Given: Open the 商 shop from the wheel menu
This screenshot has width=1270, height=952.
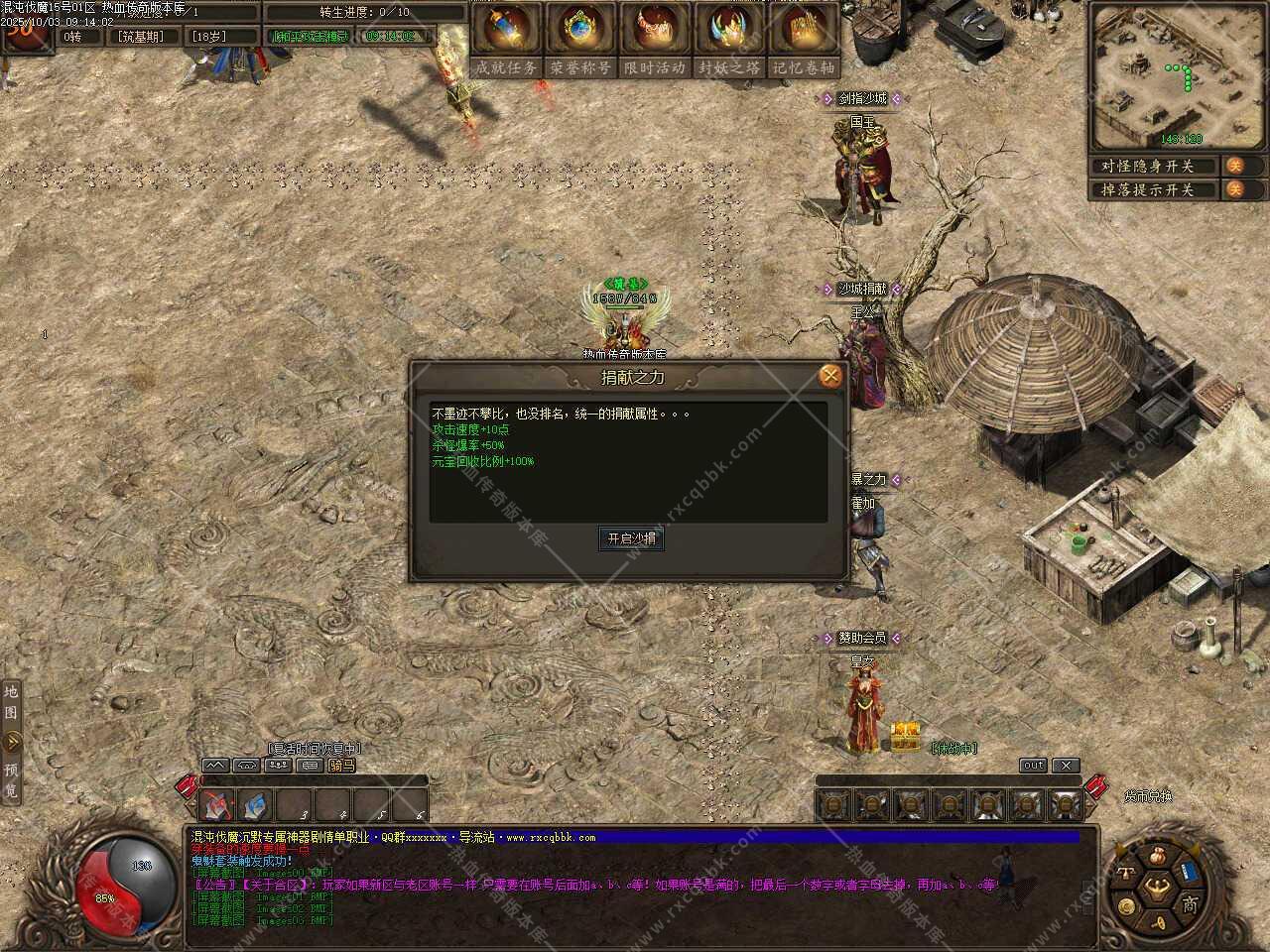Looking at the screenshot, I should 1189,903.
